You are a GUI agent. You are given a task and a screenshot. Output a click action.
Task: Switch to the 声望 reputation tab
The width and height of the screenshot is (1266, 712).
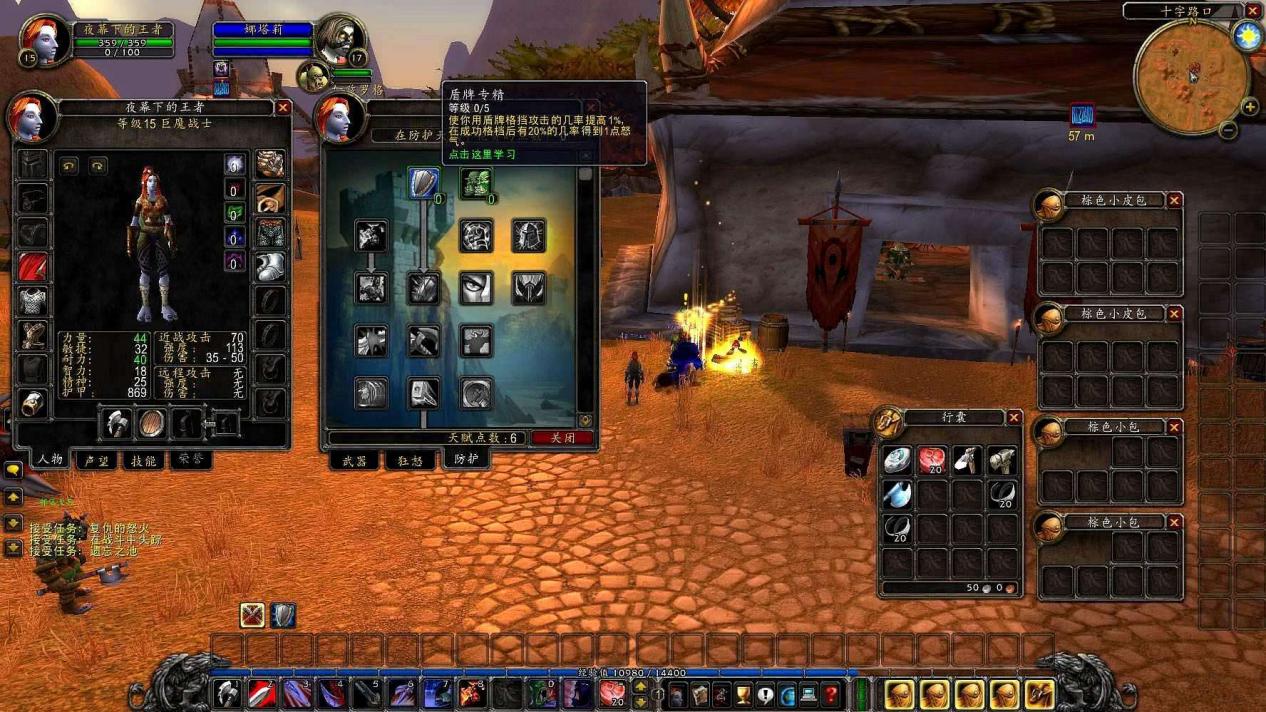point(97,461)
